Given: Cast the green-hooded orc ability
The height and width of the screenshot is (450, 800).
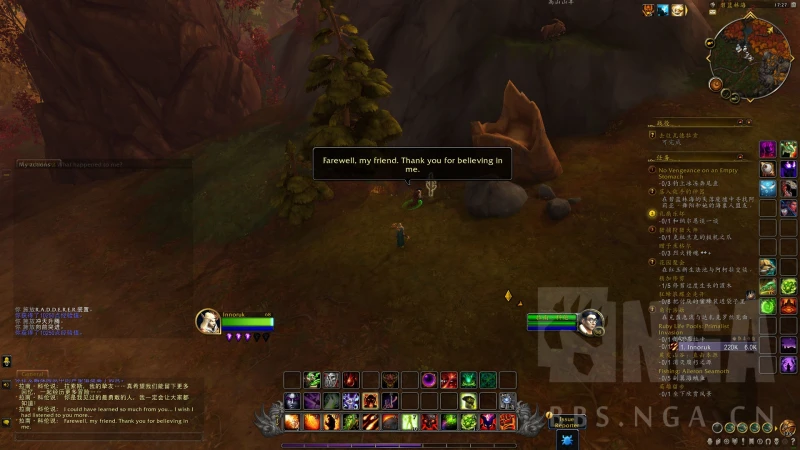Looking at the screenshot, I should [x=312, y=380].
